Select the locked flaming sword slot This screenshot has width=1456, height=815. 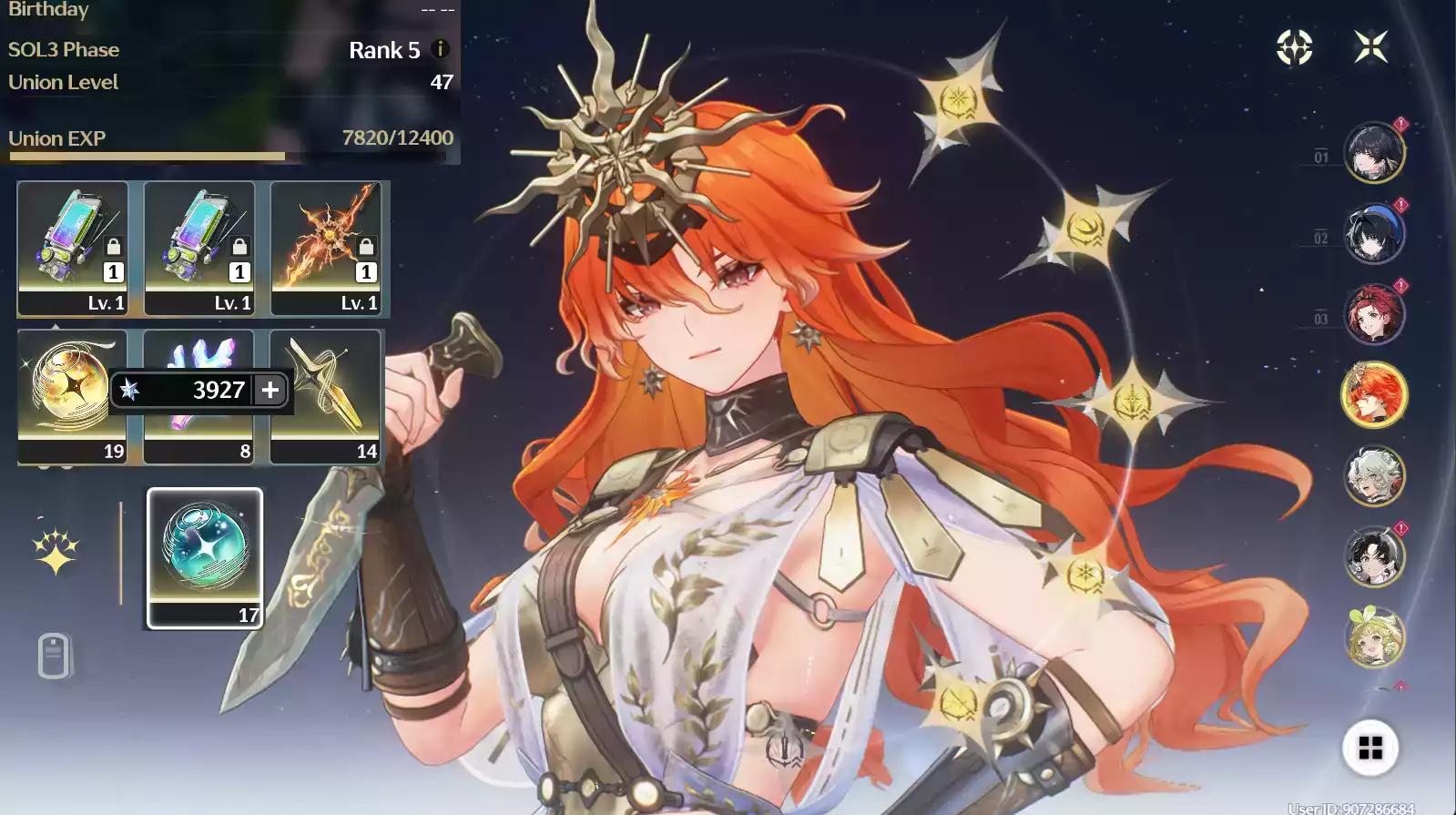click(x=326, y=247)
